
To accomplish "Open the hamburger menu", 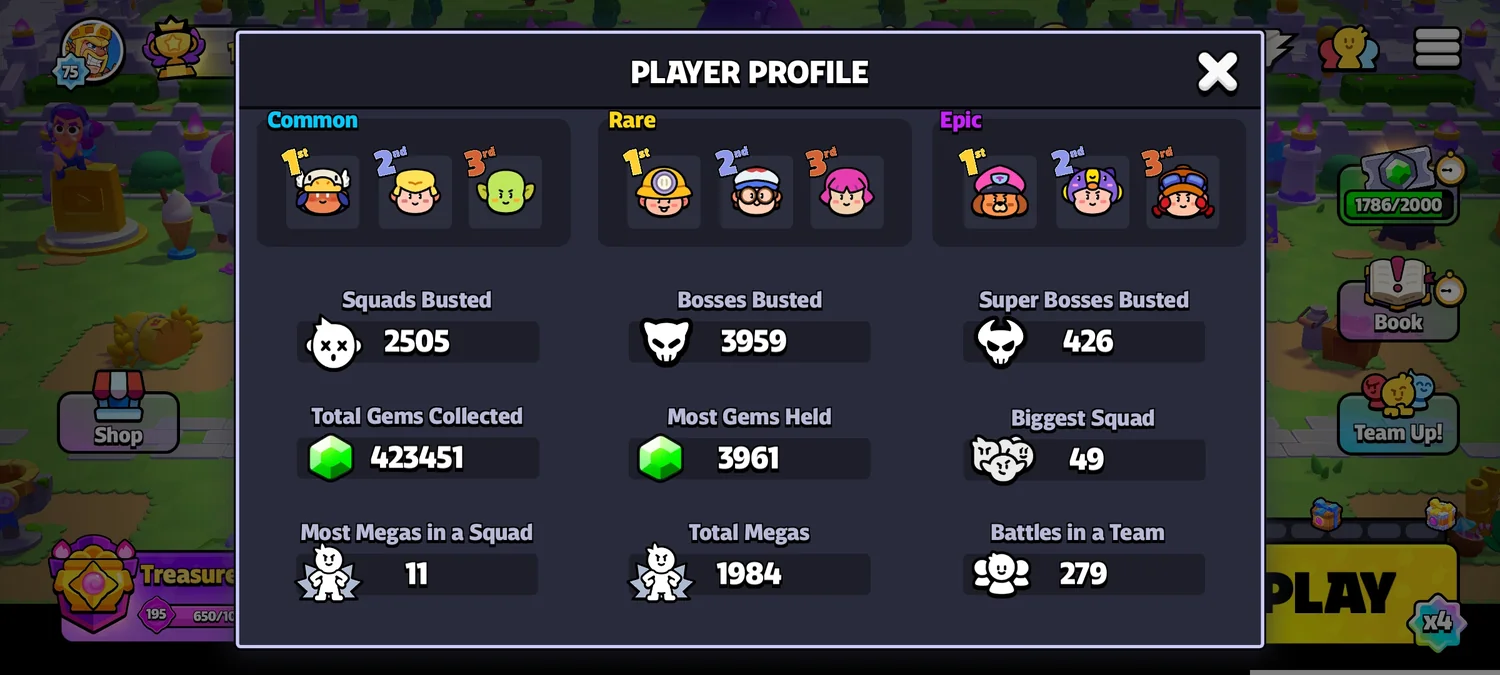I will click(1437, 48).
